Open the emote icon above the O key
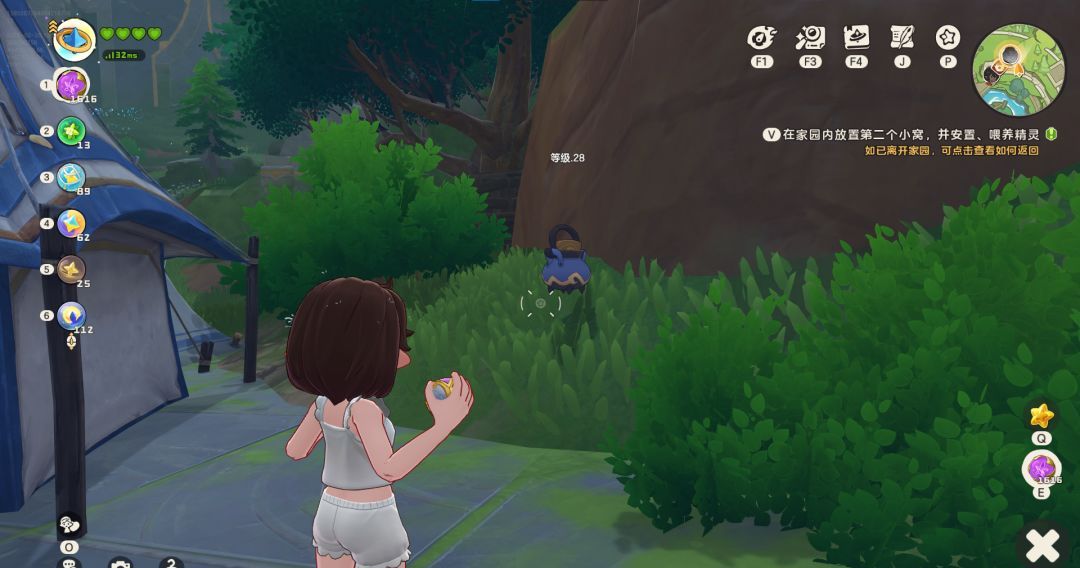 (69, 524)
